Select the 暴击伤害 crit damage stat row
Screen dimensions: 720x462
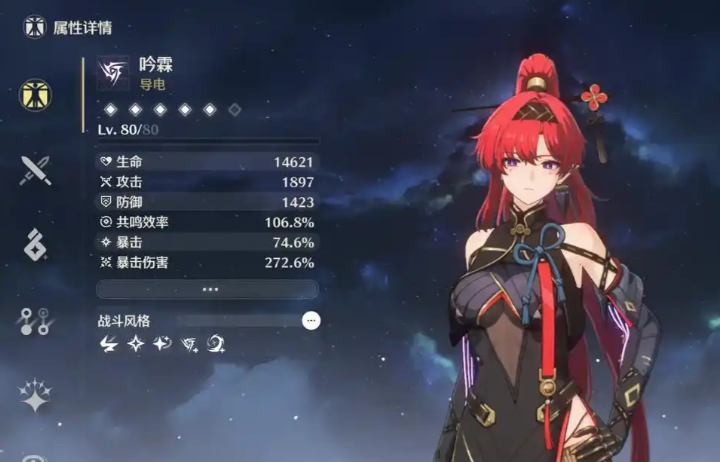[208, 262]
